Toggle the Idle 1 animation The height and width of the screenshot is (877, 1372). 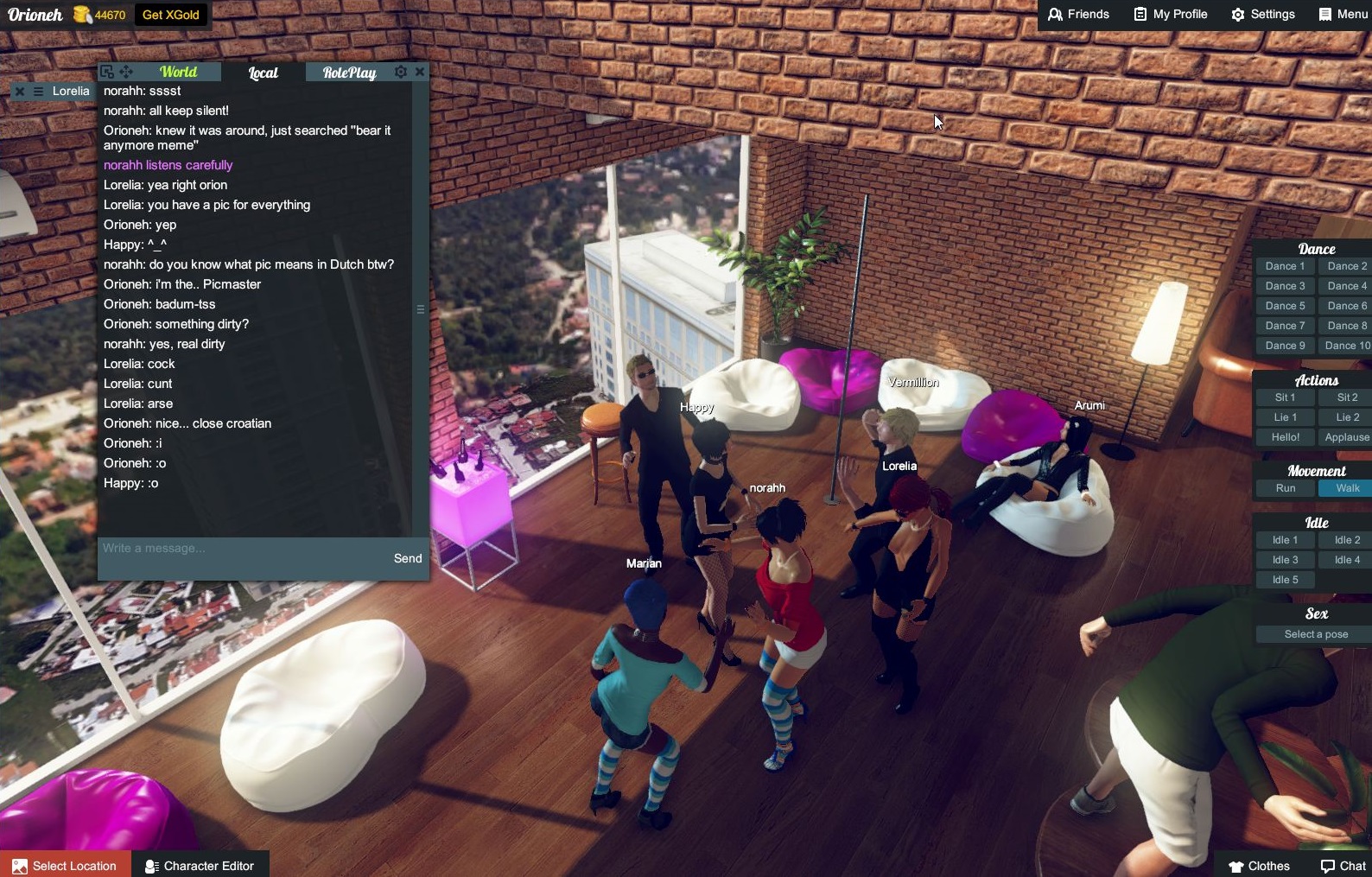click(1284, 539)
